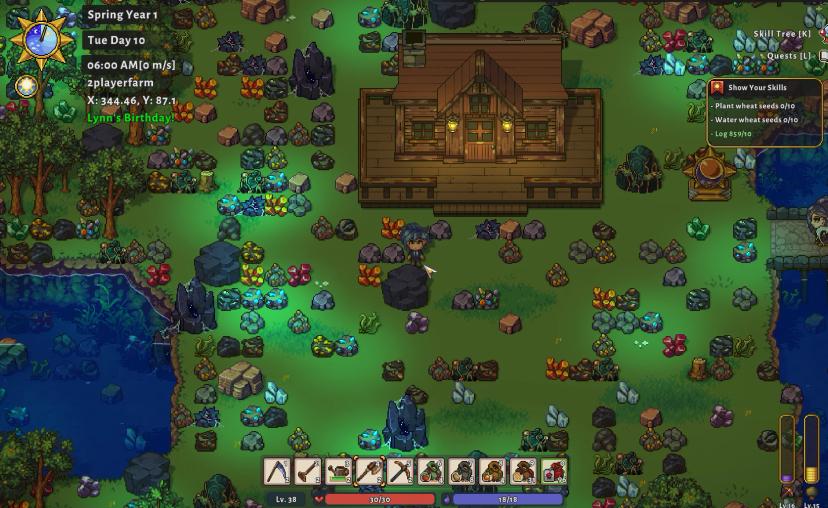Select the hoe hotbar slot
The image size is (828, 508).
308,471
